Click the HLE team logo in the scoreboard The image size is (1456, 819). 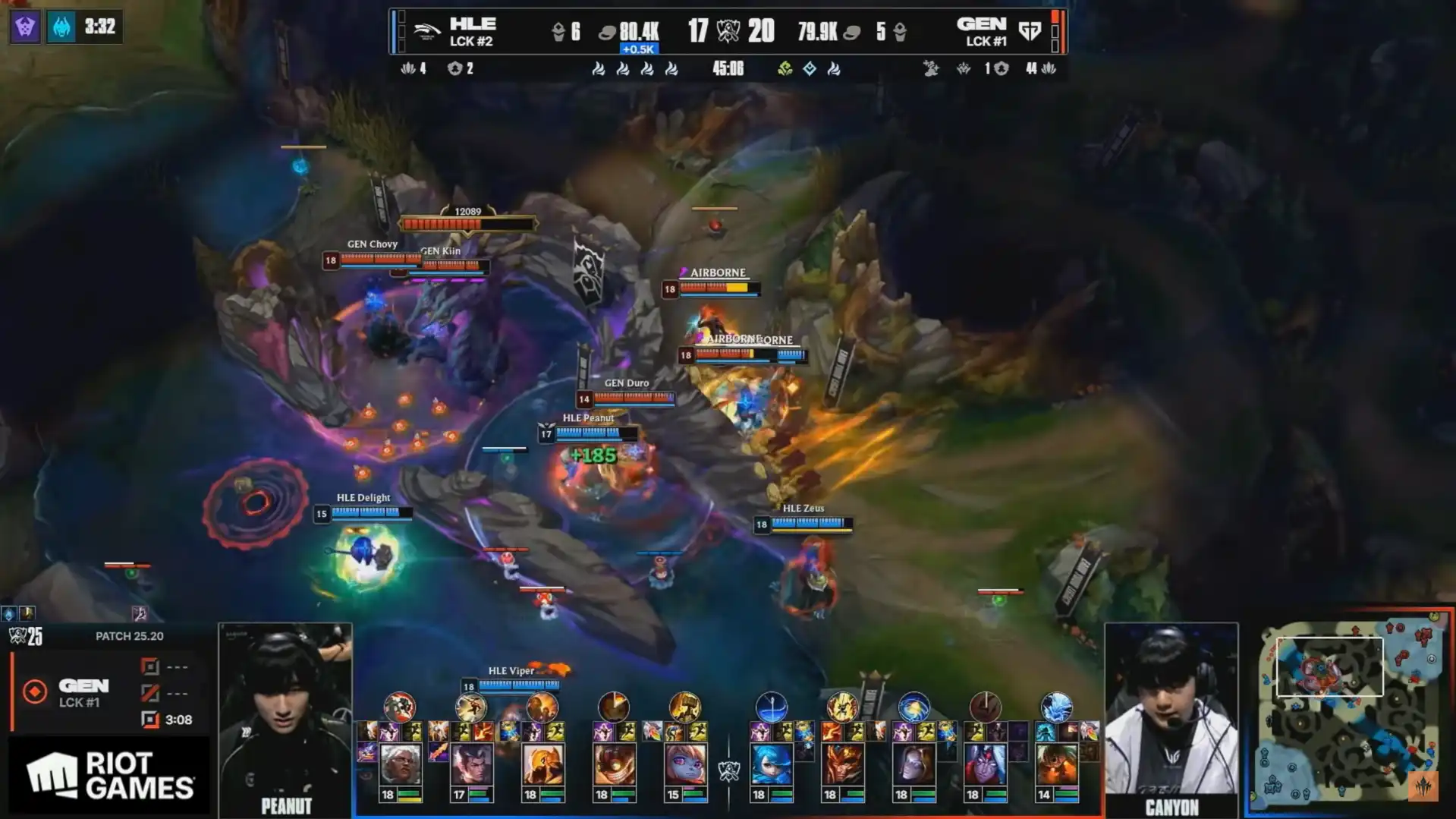[x=426, y=32]
